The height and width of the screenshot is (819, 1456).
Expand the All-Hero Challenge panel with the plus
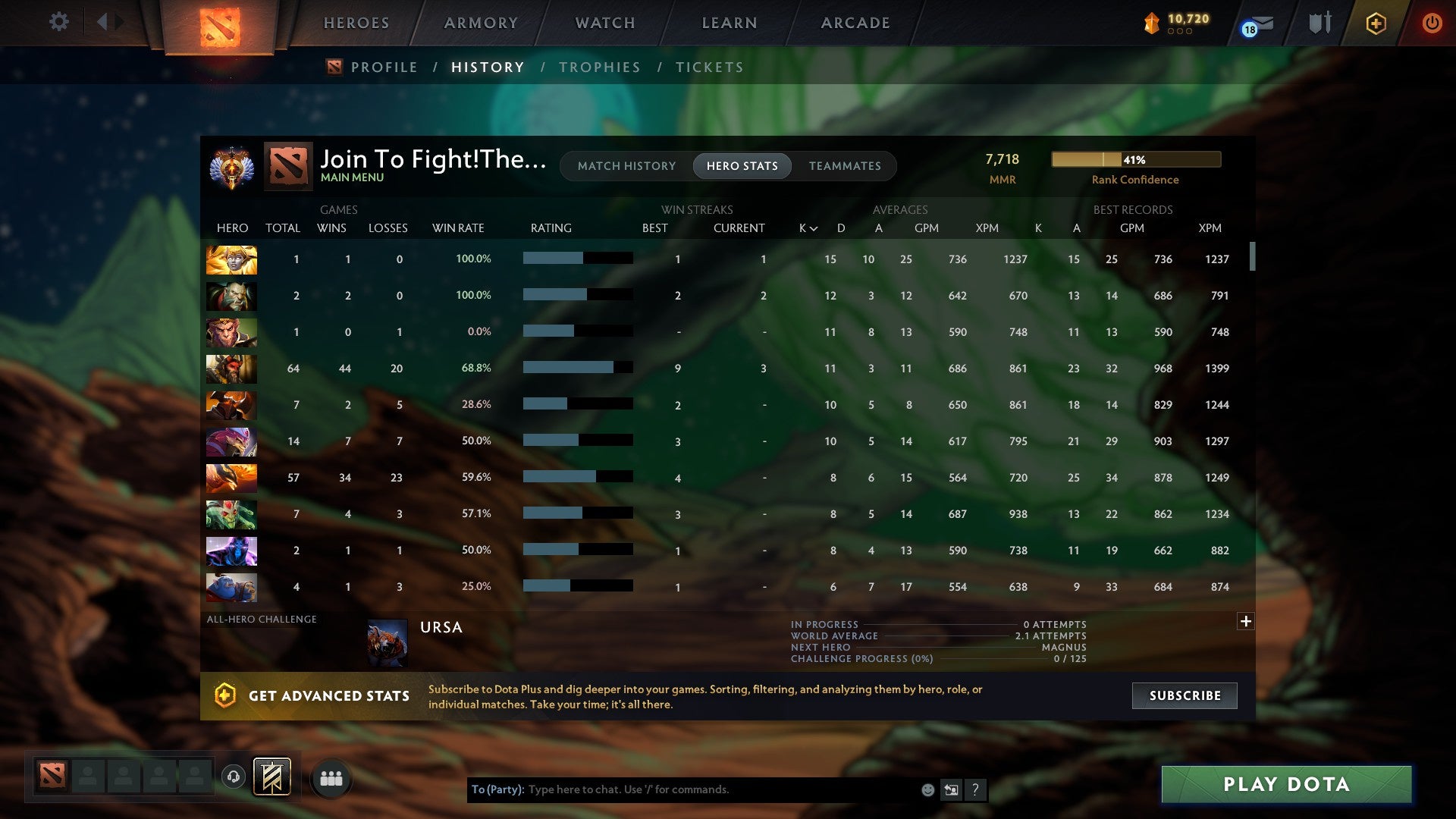tap(1246, 621)
